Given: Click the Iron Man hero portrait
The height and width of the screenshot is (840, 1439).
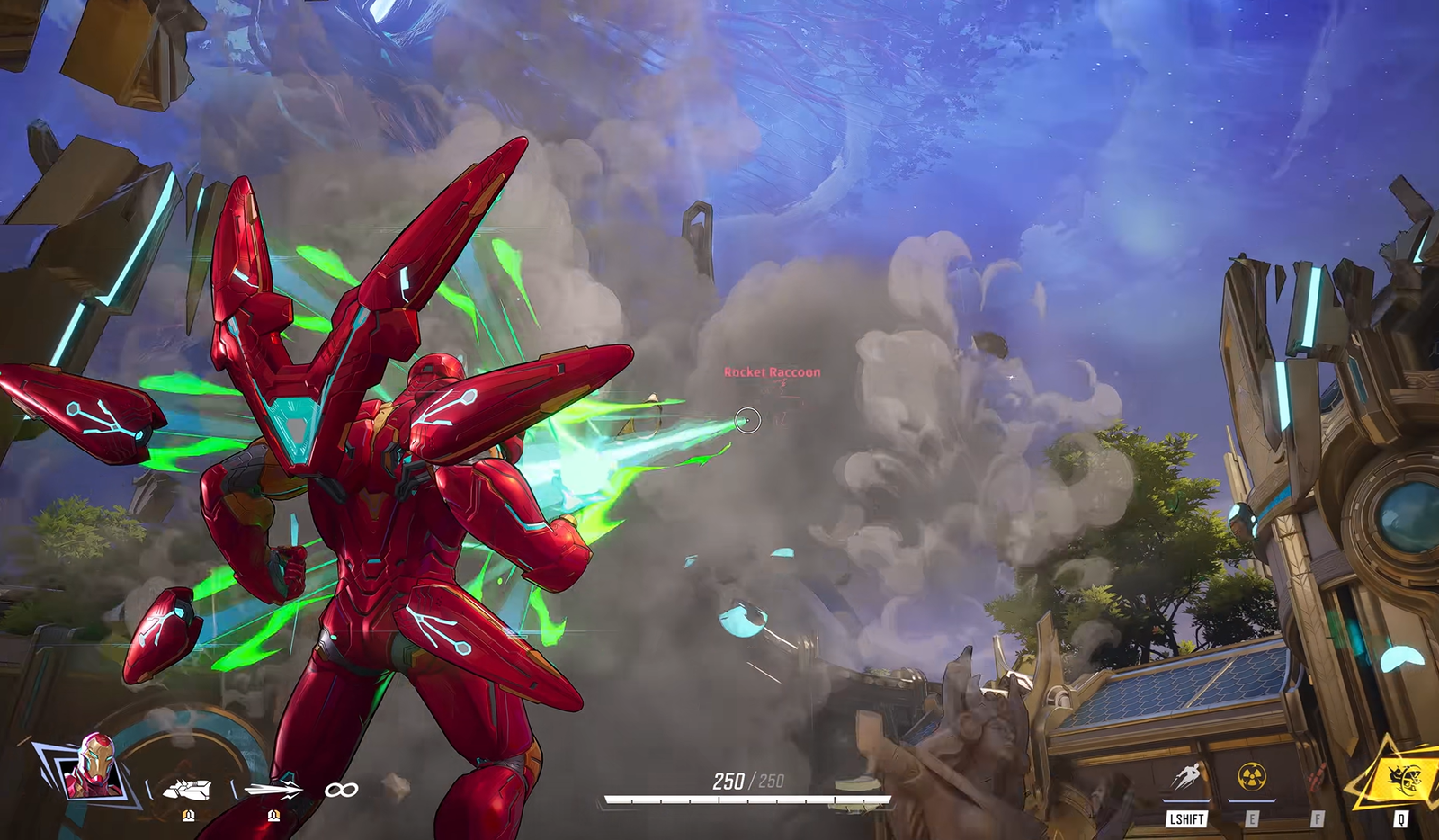Looking at the screenshot, I should click(94, 769).
